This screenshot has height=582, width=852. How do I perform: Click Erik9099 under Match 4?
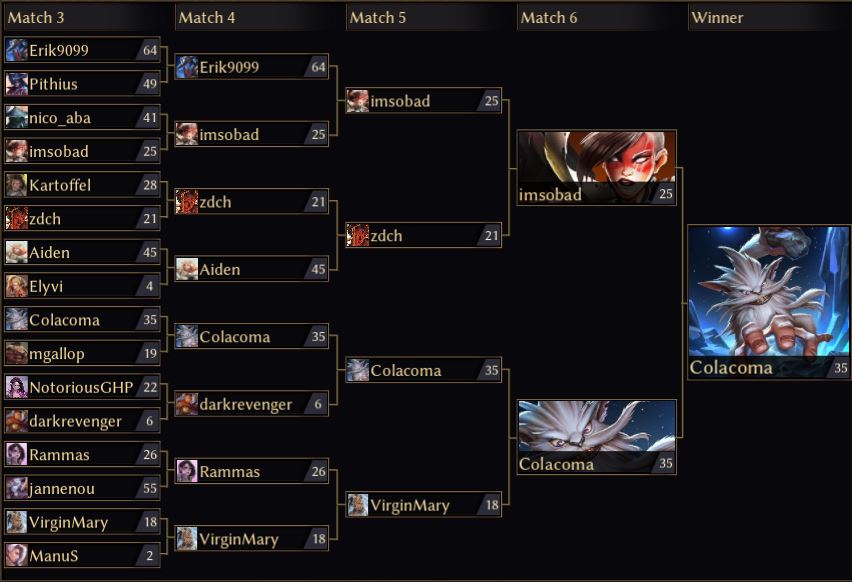click(x=252, y=67)
